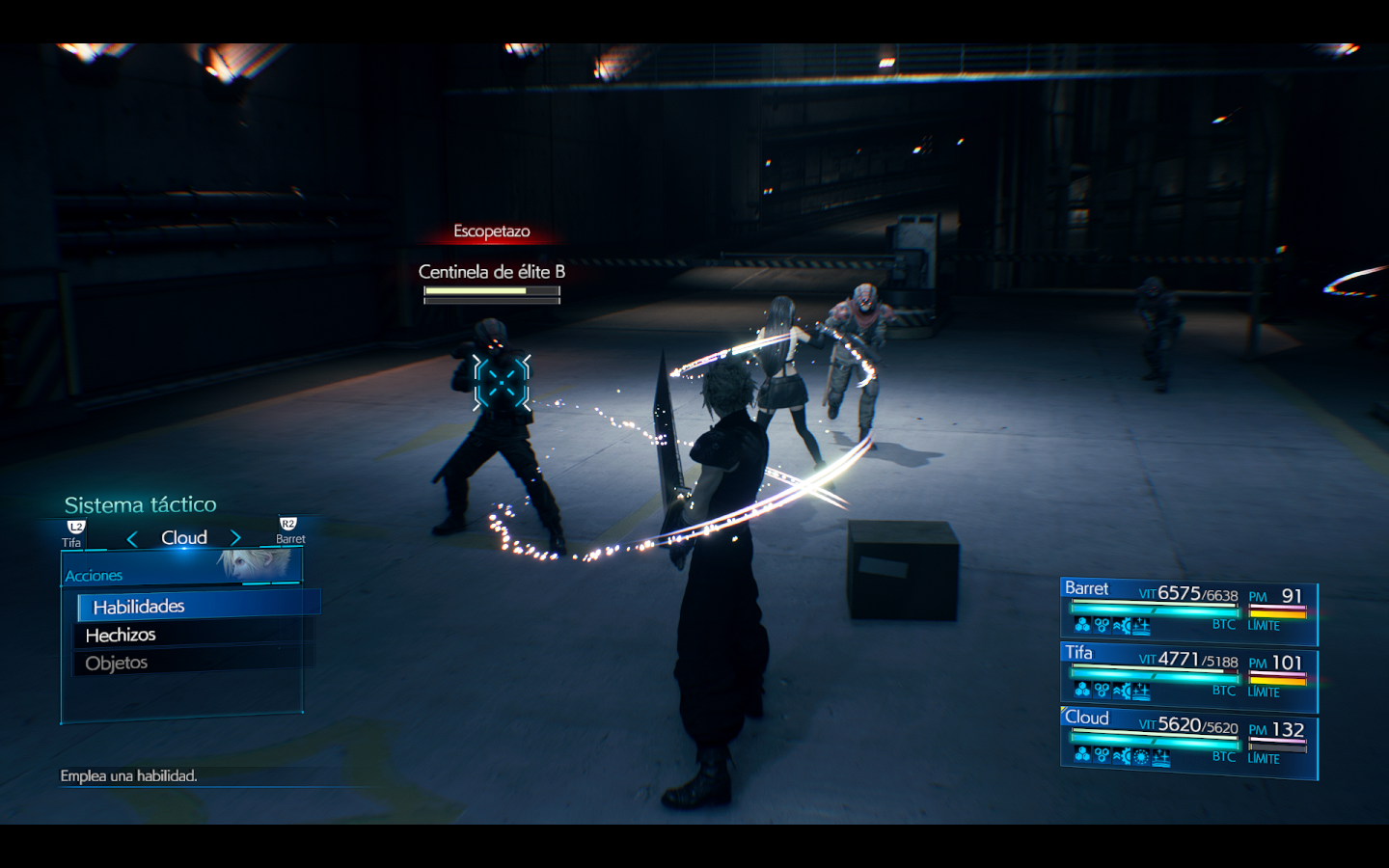Click the left arrow beside Cloud
Viewport: 1389px width, 868px height.
tap(132, 538)
